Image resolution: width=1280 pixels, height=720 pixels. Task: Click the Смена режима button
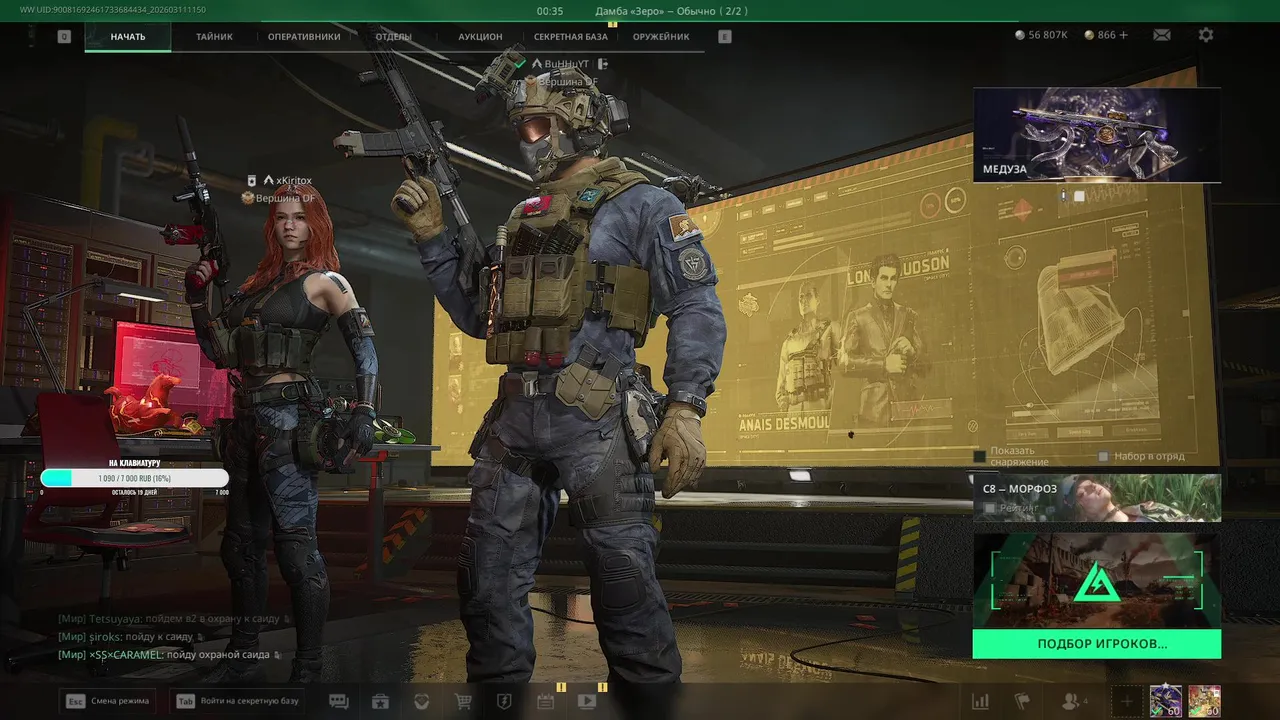click(x=108, y=701)
